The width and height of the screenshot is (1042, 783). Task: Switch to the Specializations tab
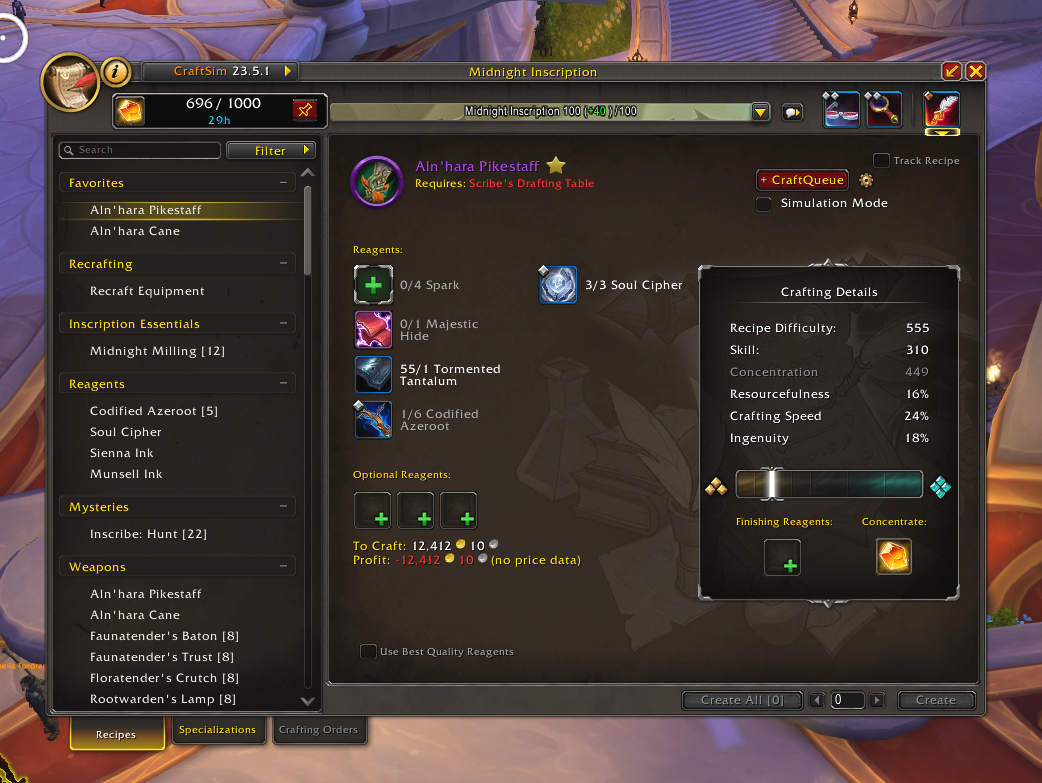click(217, 730)
